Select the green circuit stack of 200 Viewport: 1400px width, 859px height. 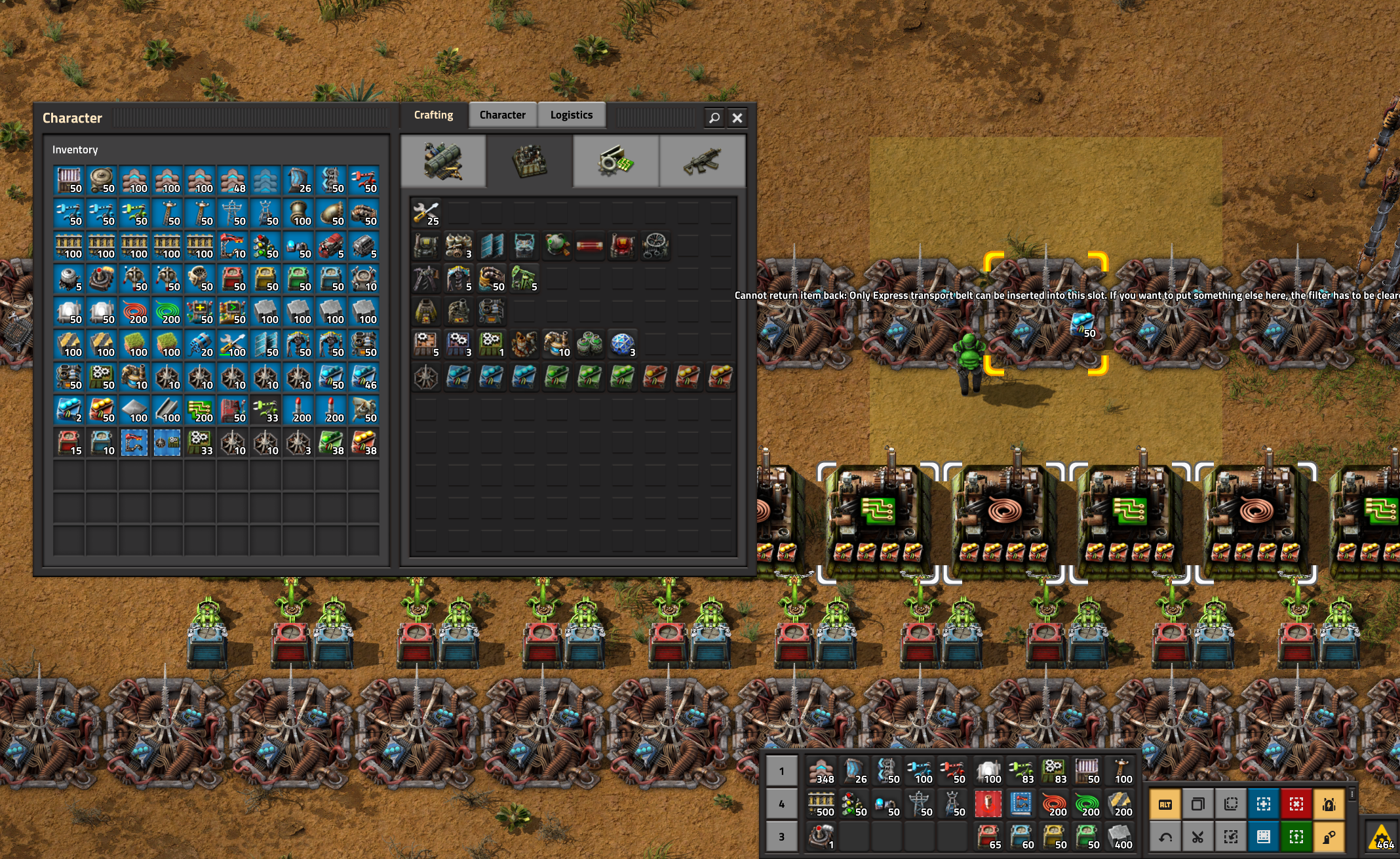coord(200,410)
